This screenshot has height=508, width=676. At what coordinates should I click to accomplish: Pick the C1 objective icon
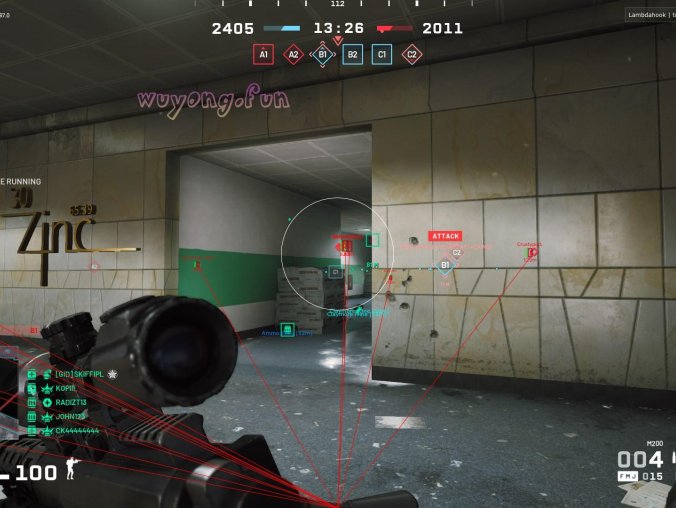[x=382, y=55]
